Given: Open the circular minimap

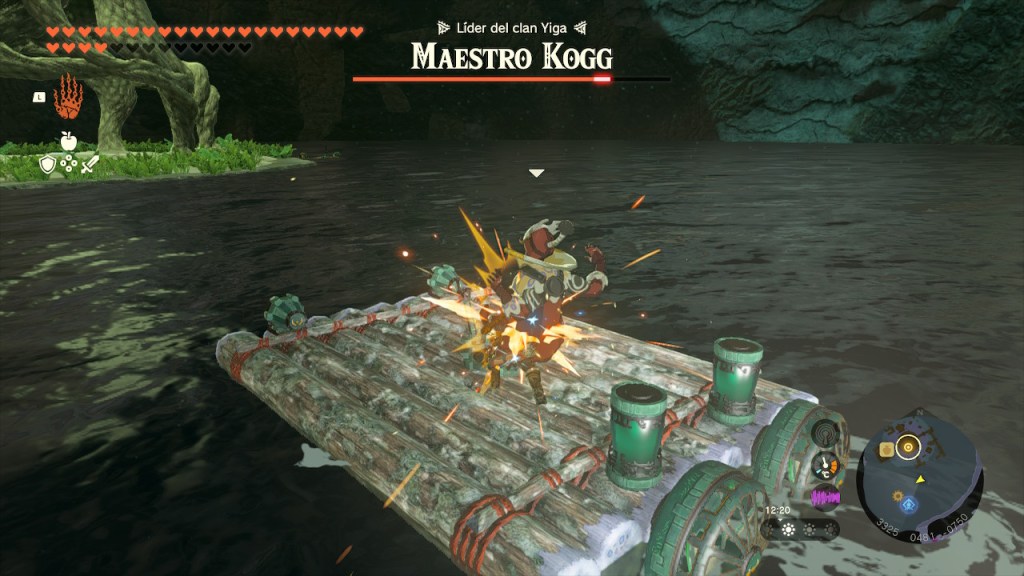Looking at the screenshot, I should coord(920,479).
